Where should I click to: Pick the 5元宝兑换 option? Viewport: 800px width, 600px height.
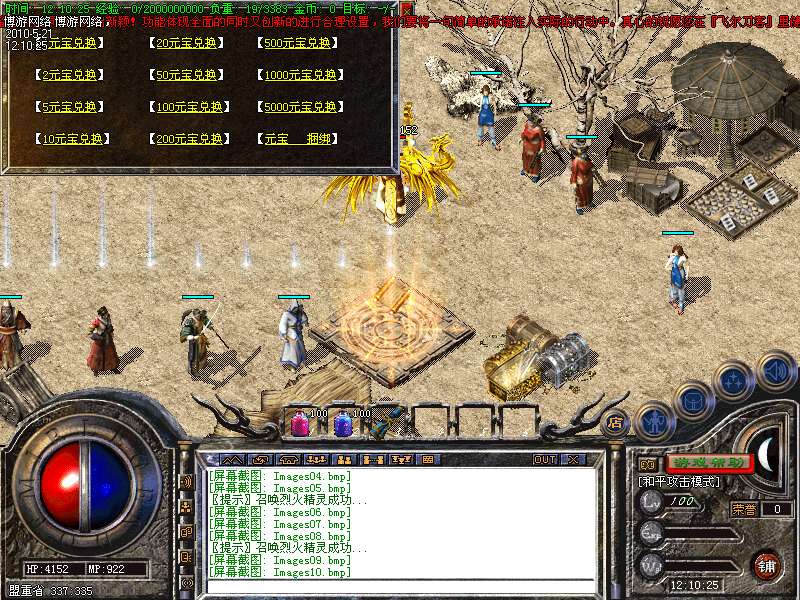pos(69,107)
